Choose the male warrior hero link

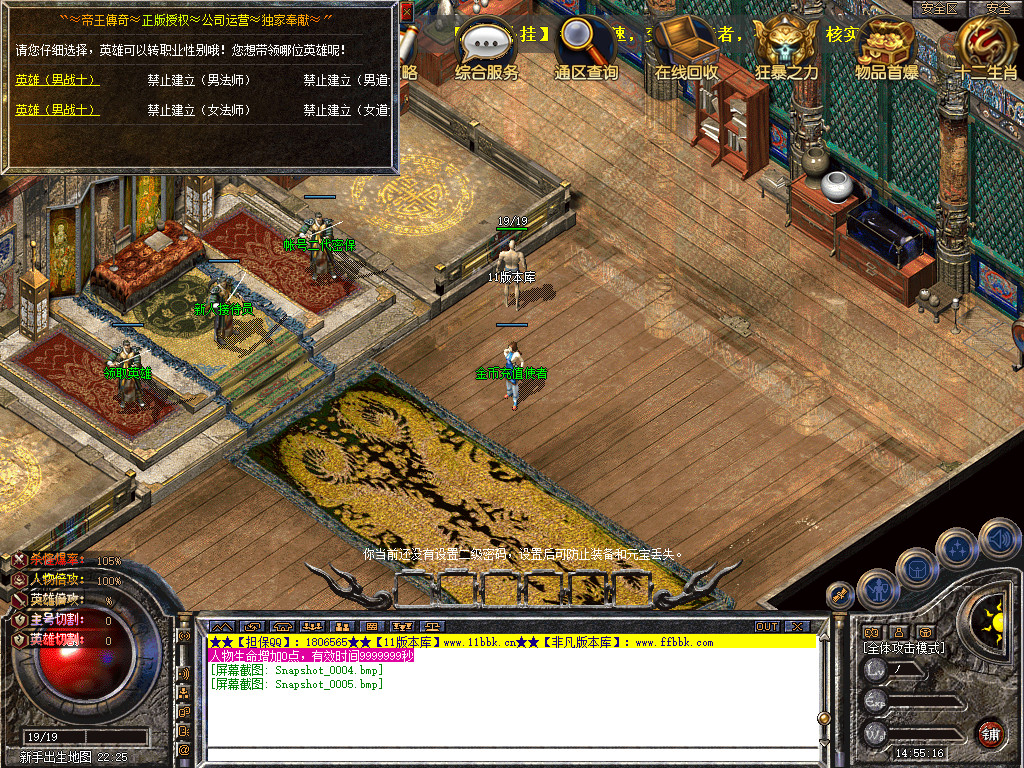point(57,80)
